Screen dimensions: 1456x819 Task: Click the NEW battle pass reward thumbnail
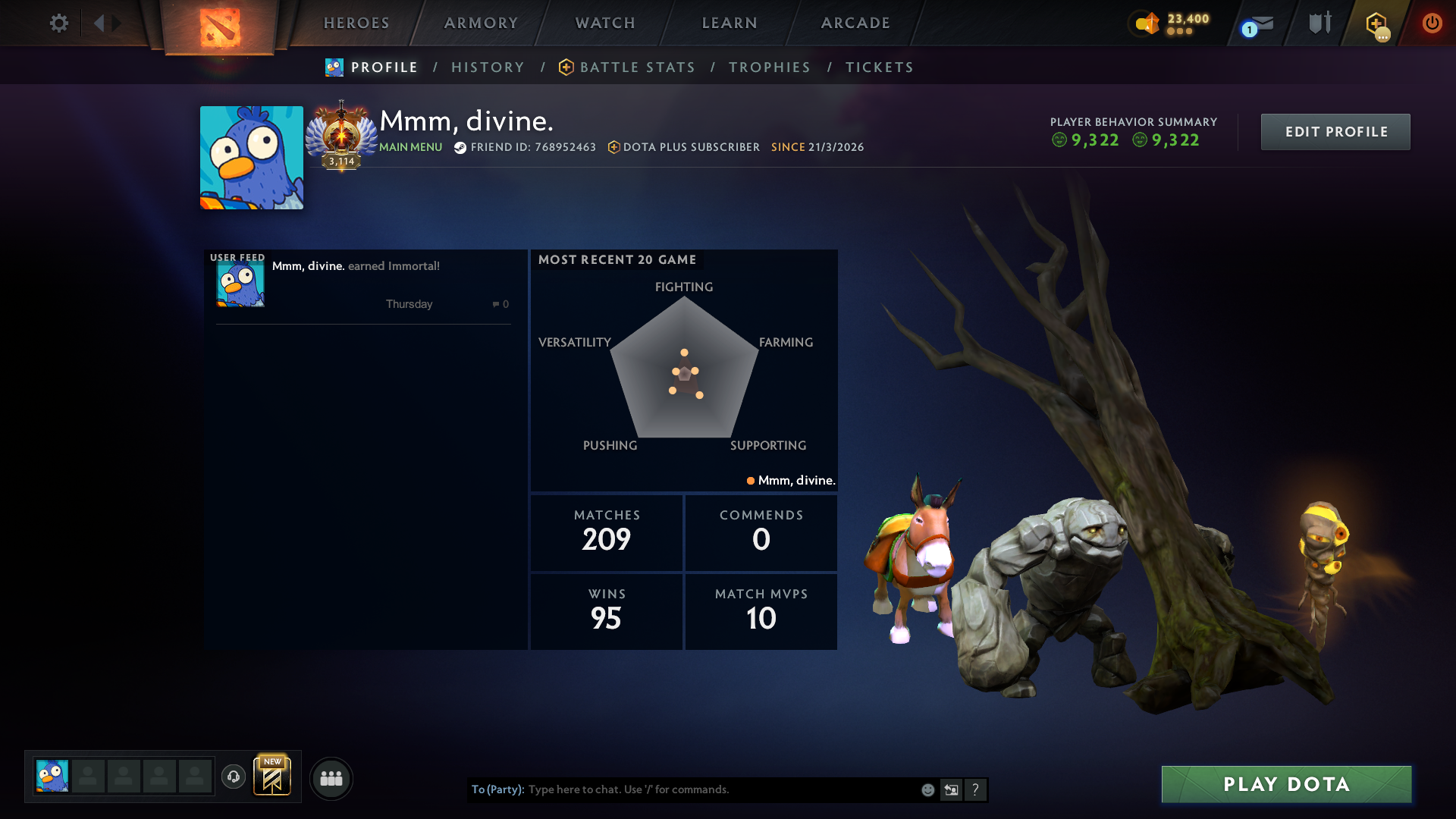click(272, 777)
